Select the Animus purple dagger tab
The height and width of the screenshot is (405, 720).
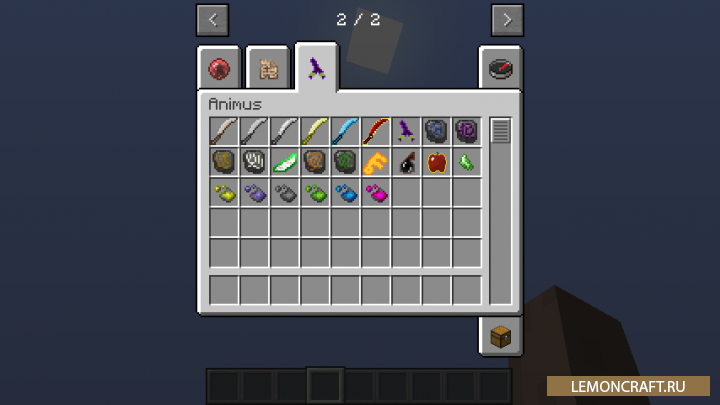316,67
